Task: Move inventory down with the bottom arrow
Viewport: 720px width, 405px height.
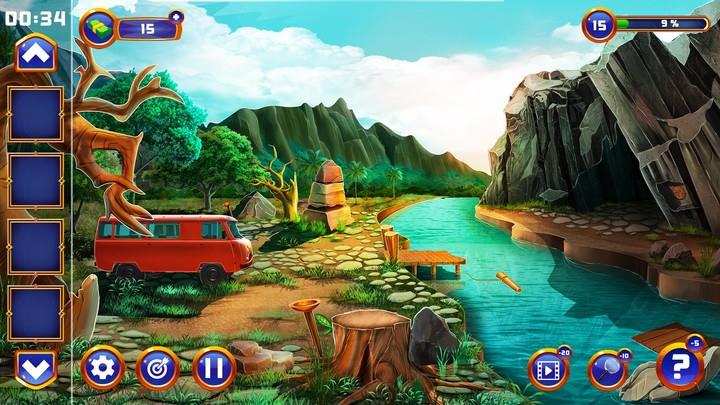Action: (36, 367)
